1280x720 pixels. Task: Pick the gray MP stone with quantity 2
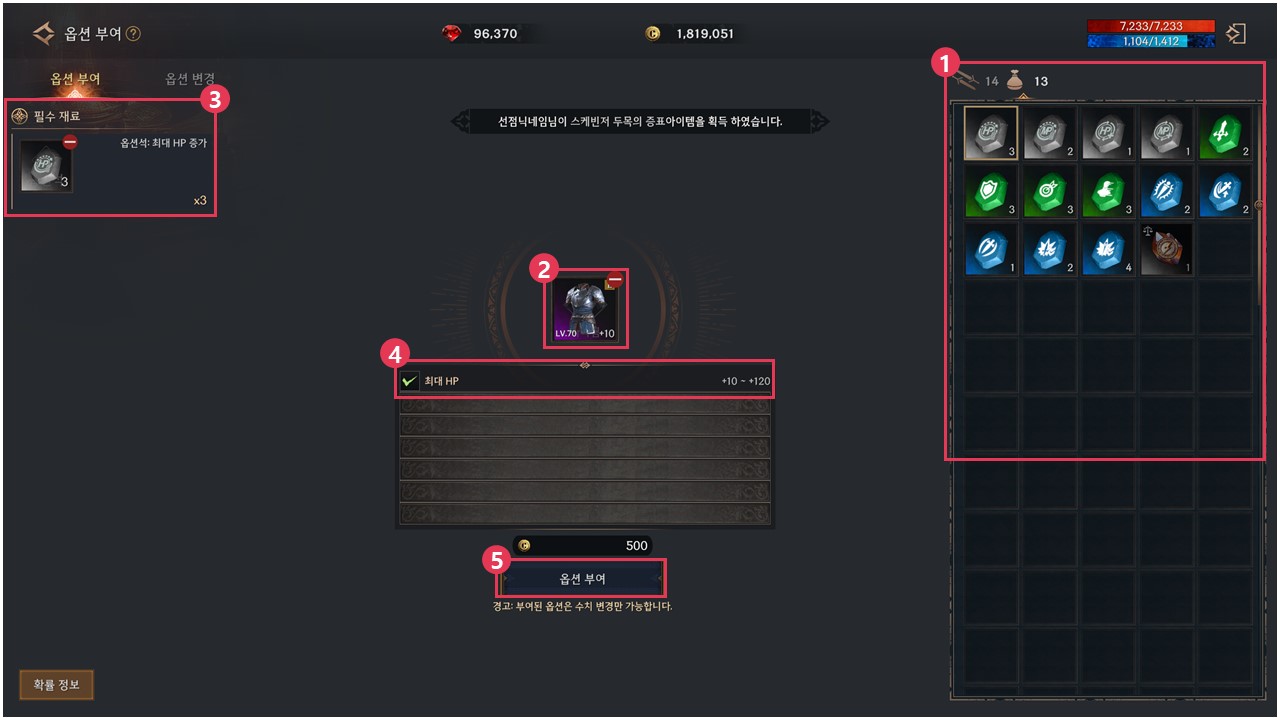[1050, 134]
